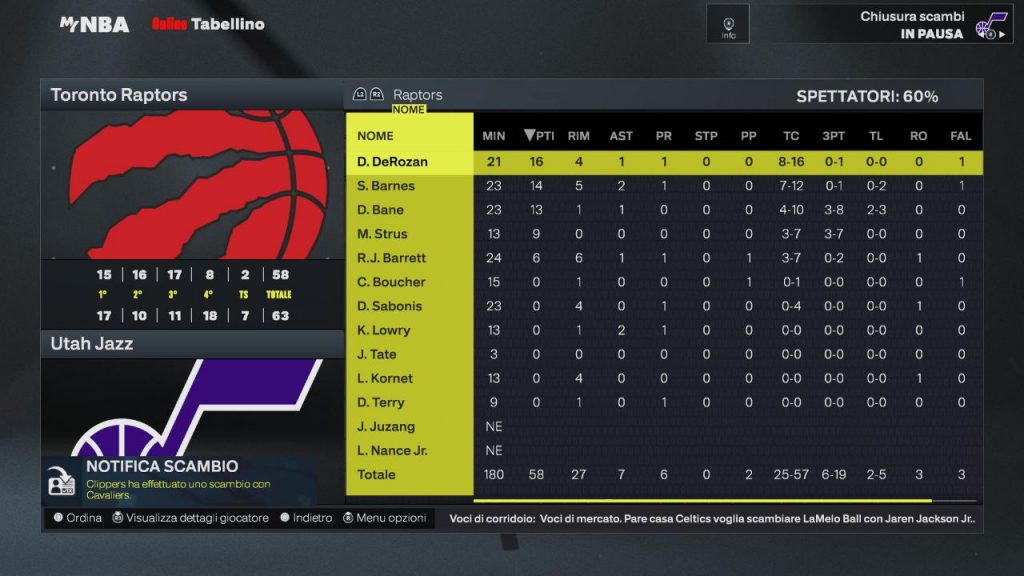
Task: Choose L. Kornet in the list
Action: pos(385,378)
